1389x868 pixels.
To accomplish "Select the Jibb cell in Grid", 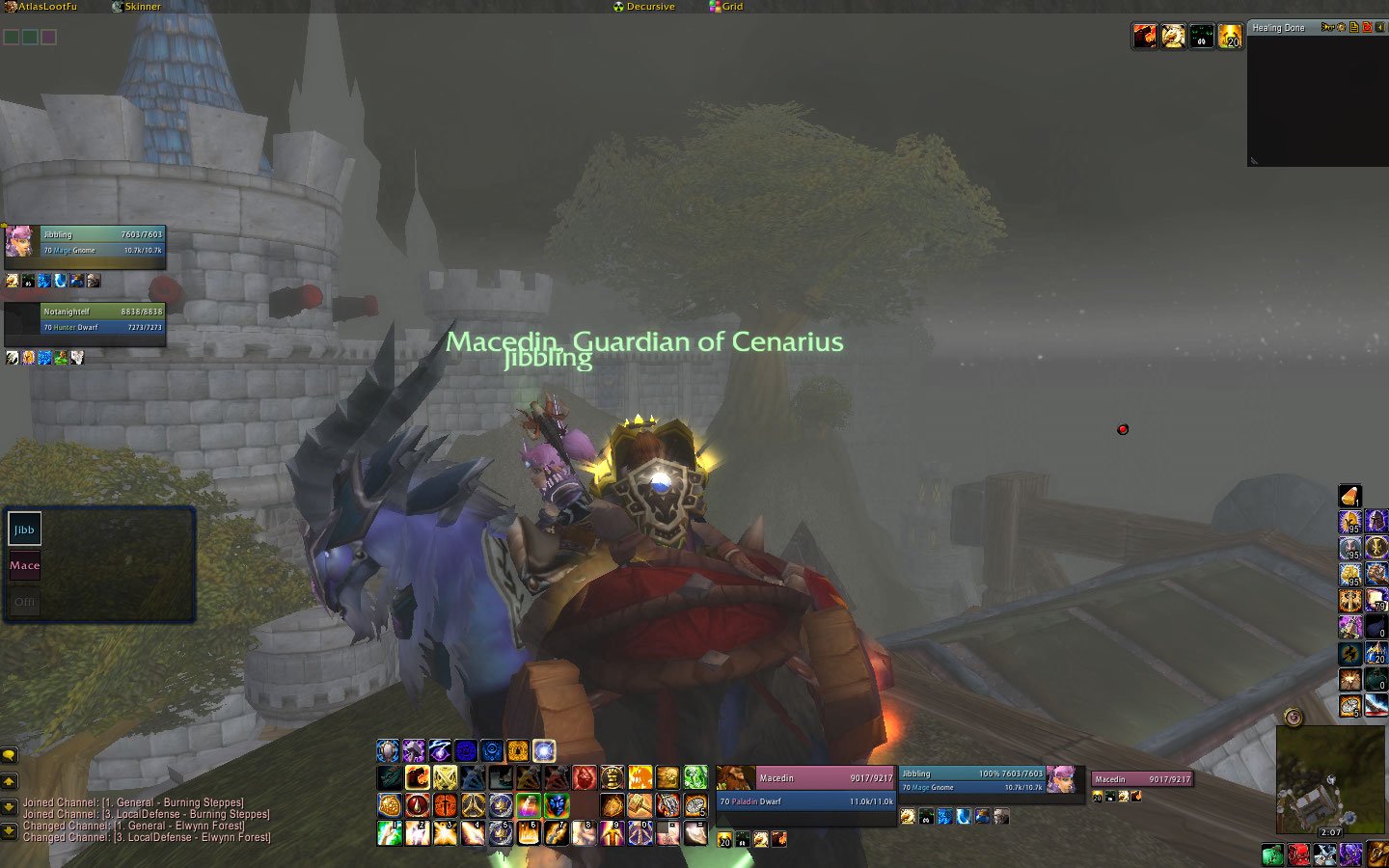I will pyautogui.click(x=25, y=529).
